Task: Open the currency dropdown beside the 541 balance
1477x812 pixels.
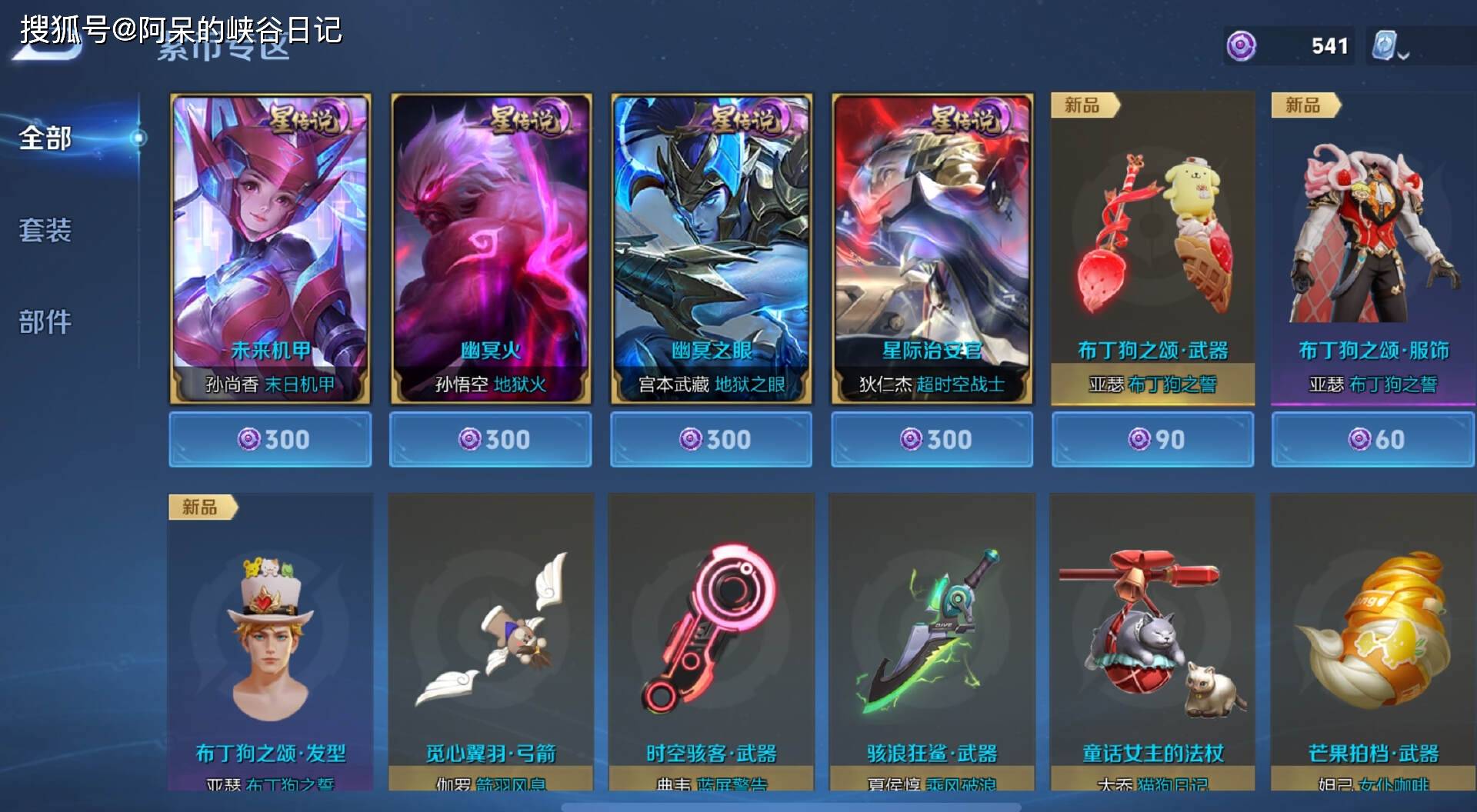Action: tap(1391, 48)
